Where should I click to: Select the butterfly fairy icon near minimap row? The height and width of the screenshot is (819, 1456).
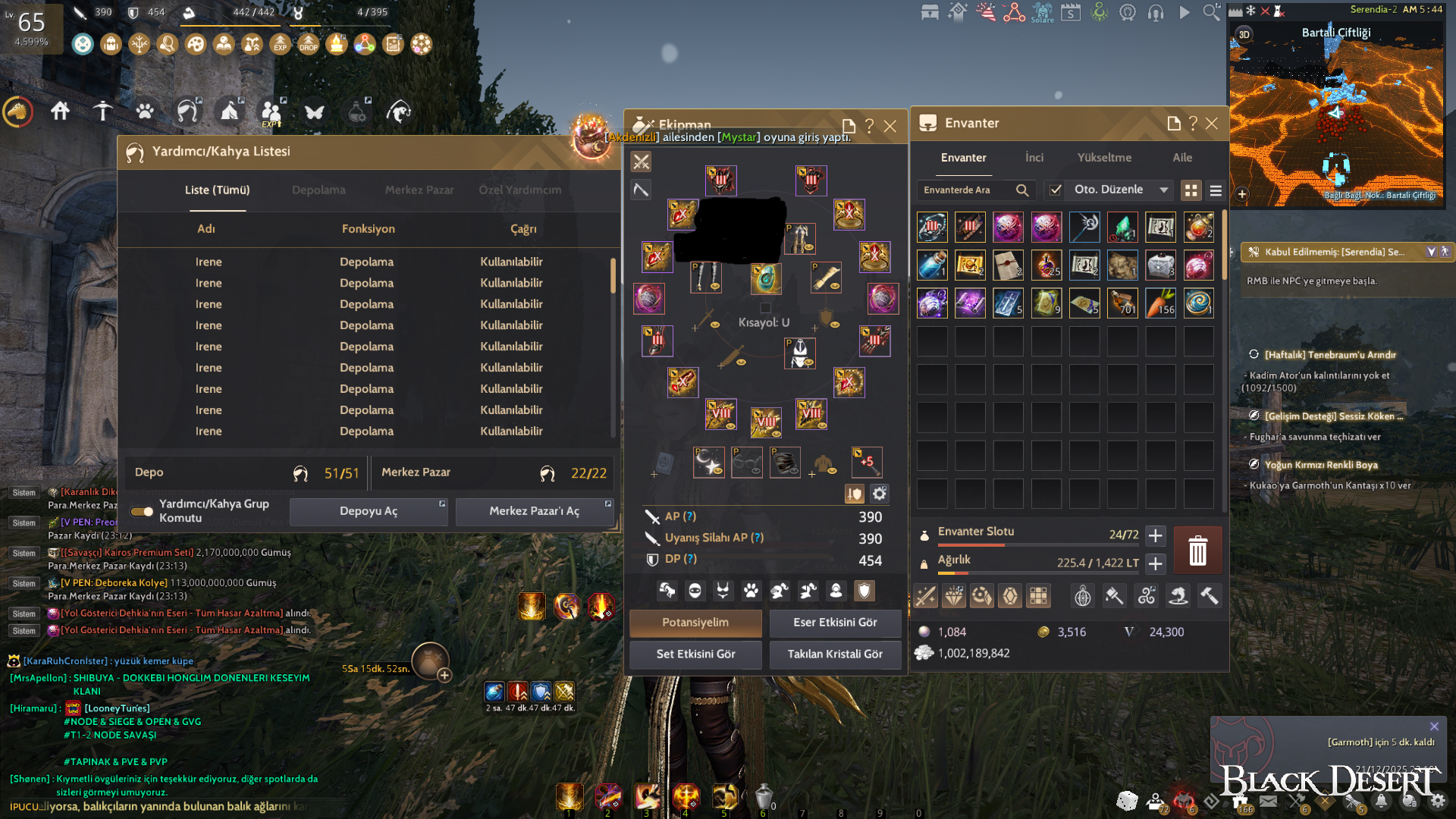(x=314, y=112)
